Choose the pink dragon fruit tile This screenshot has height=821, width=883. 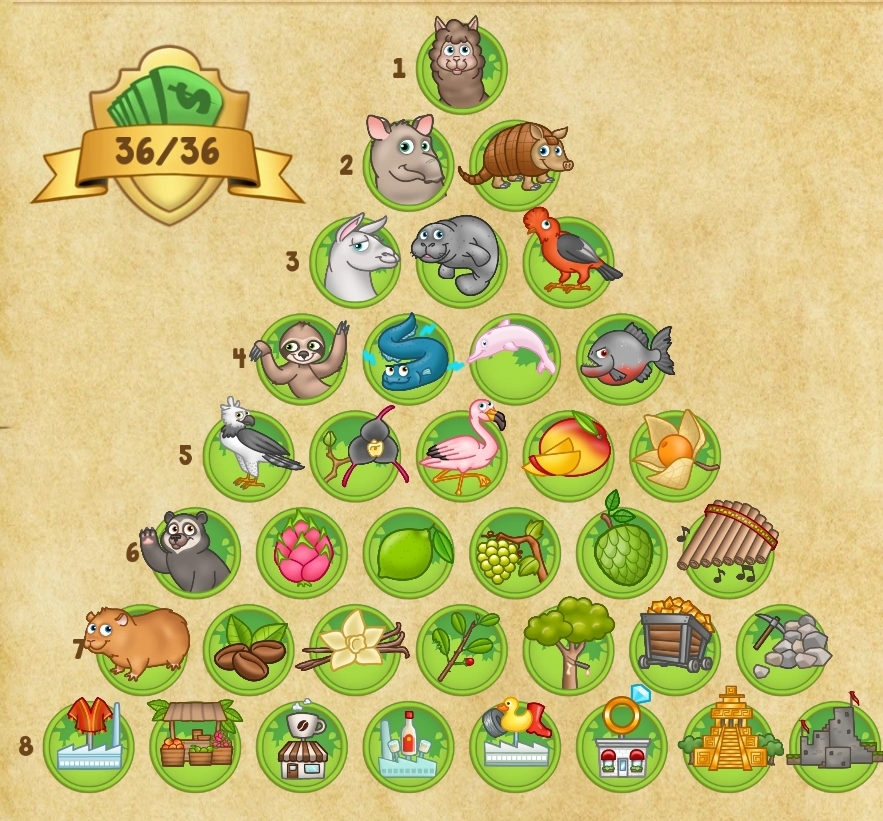(x=302, y=550)
